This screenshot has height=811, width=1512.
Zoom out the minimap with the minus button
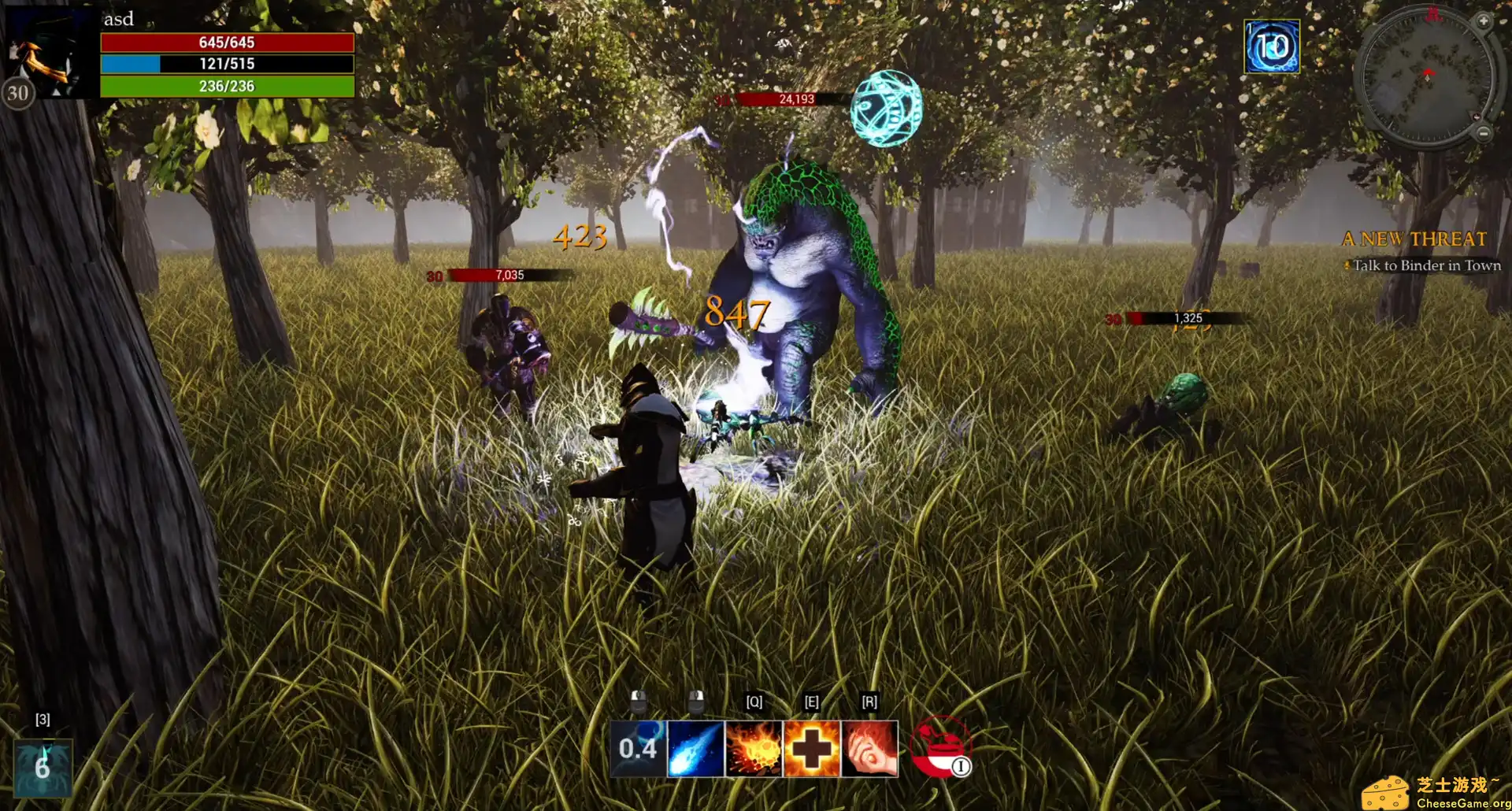[1483, 133]
